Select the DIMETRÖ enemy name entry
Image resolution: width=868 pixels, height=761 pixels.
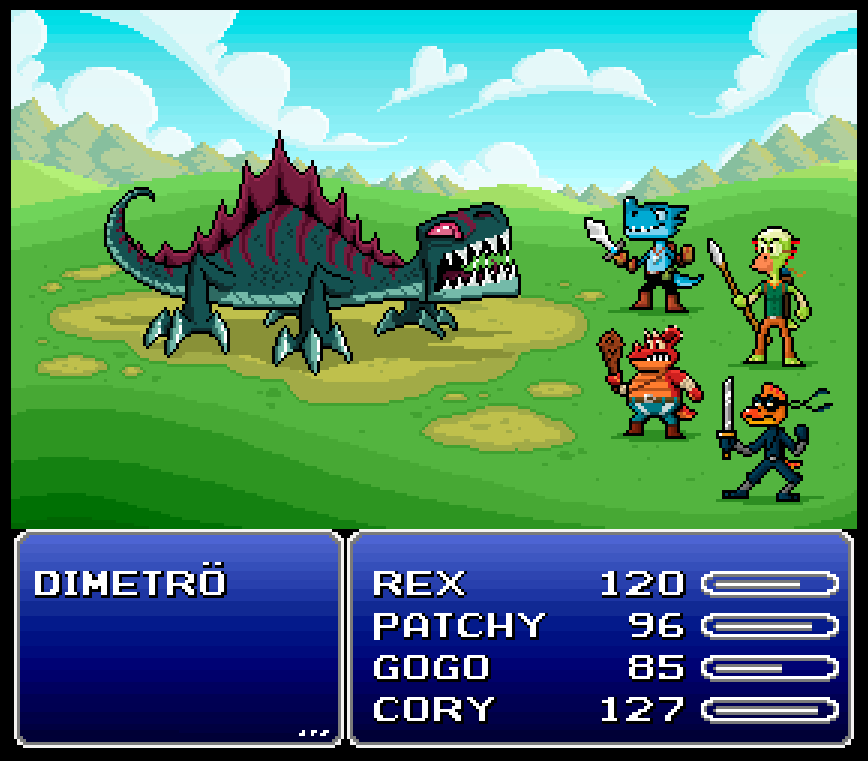130,583
